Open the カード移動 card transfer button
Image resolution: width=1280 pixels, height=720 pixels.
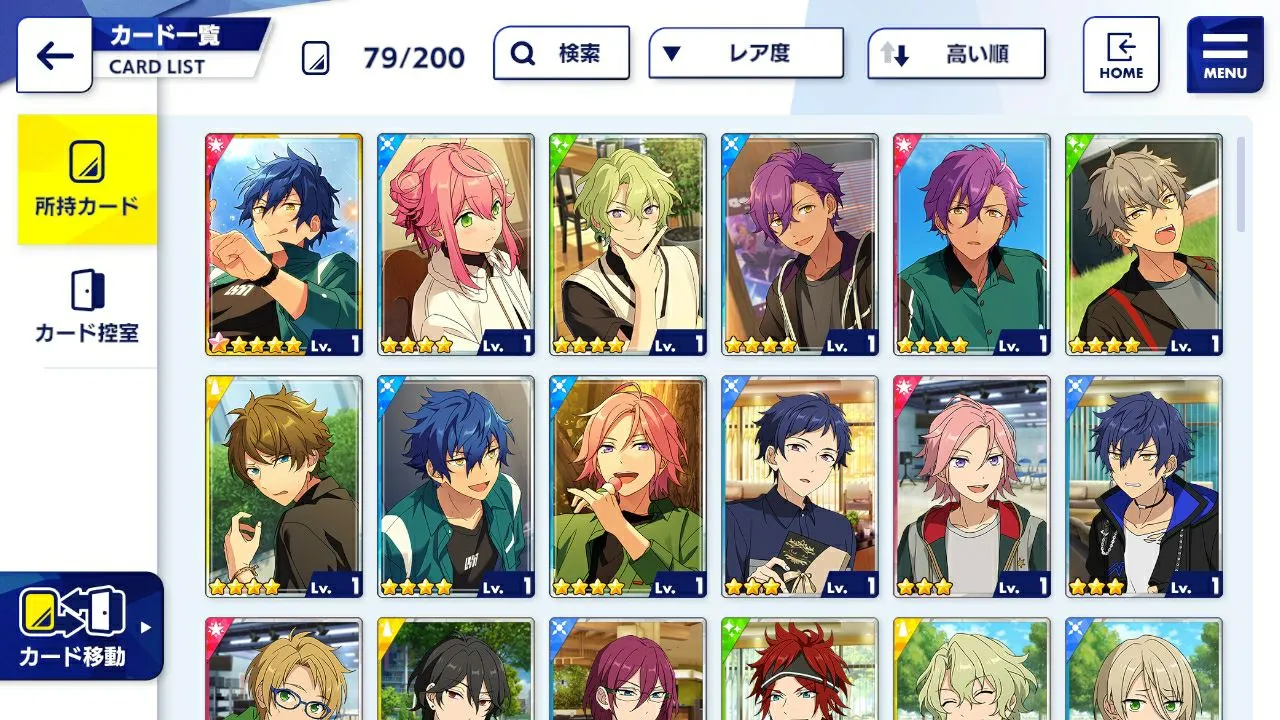[80, 626]
